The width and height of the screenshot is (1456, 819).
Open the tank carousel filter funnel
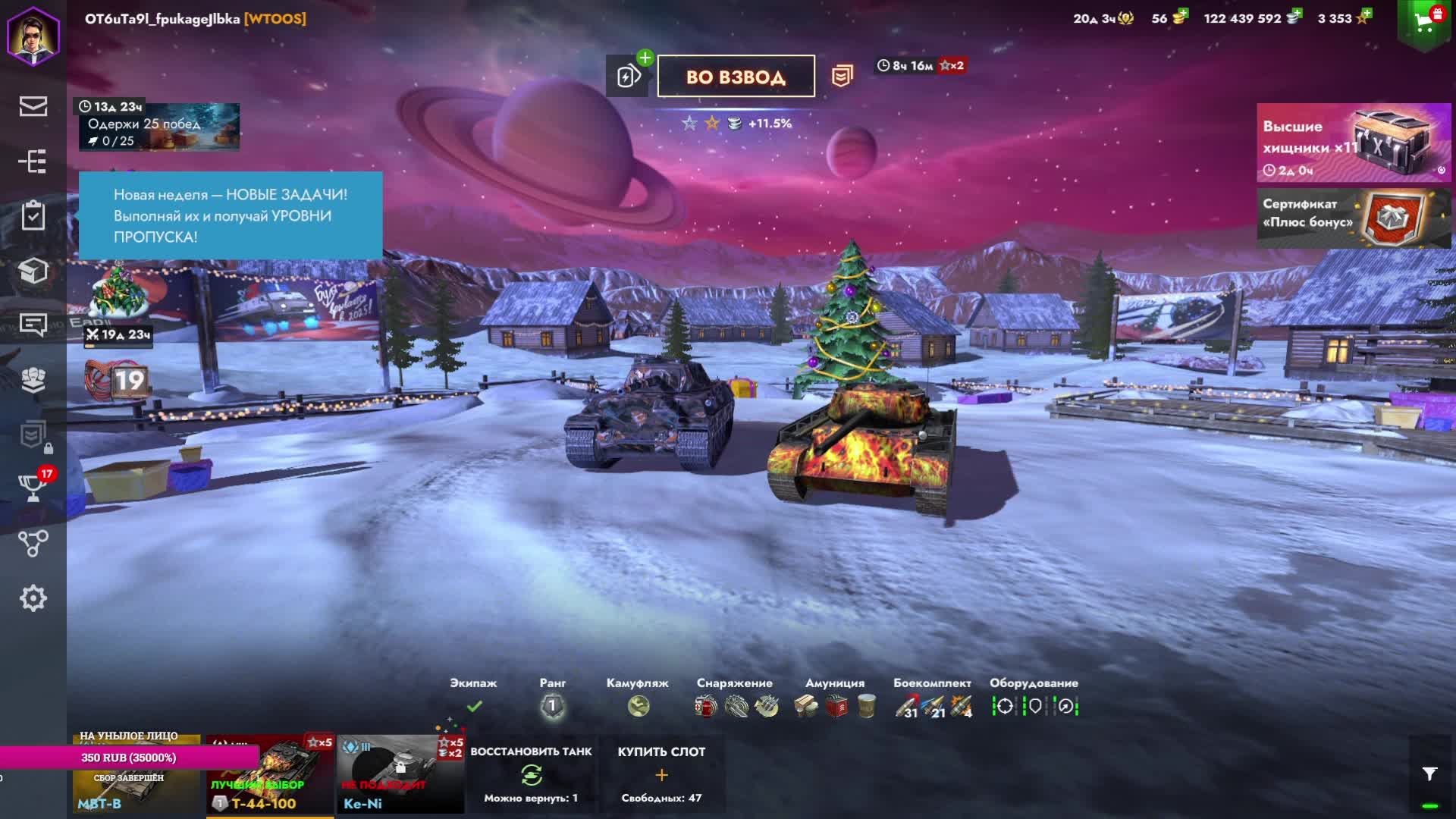(1429, 773)
